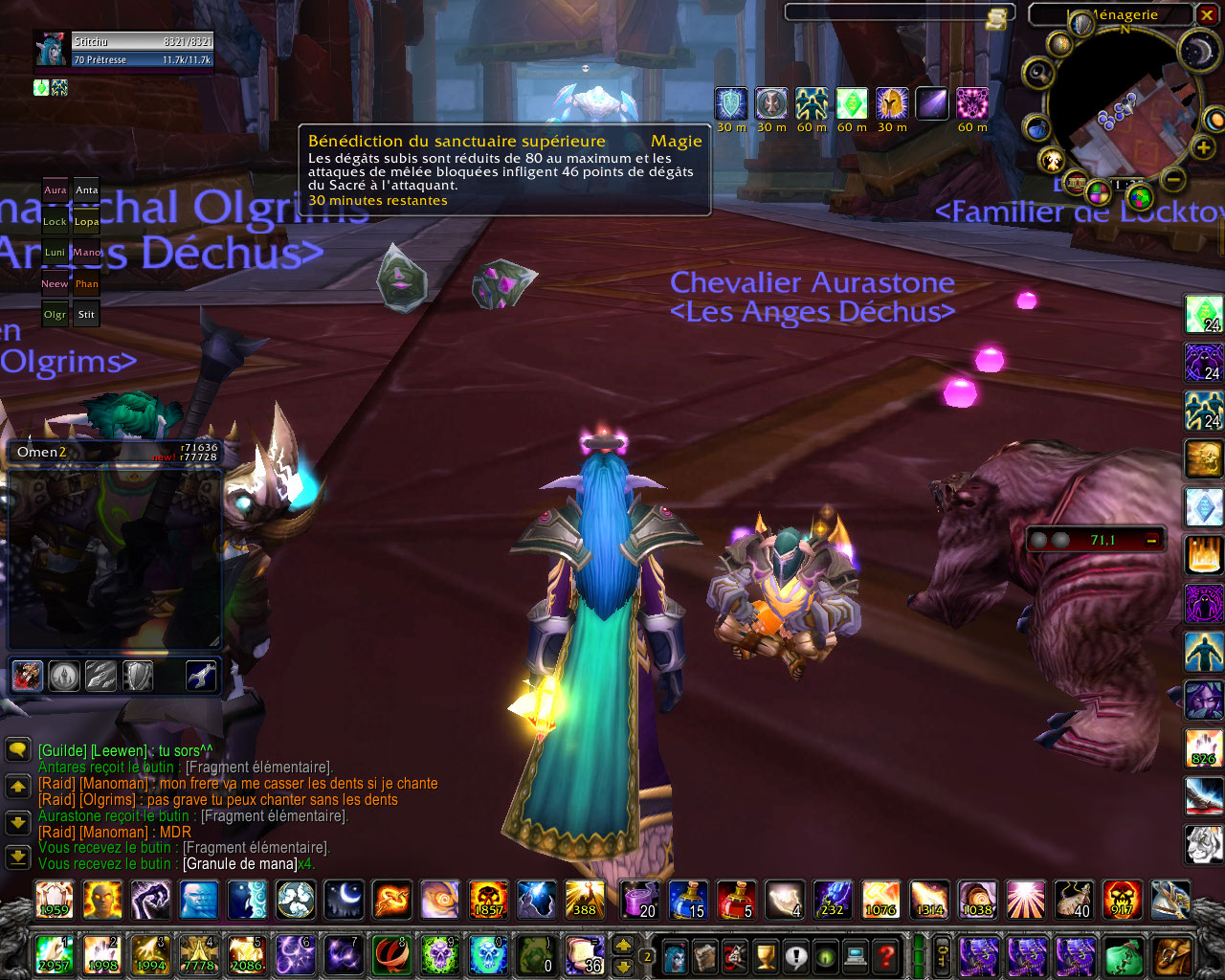Open the magnifying glass tracking button
1225x980 pixels.
1036,73
